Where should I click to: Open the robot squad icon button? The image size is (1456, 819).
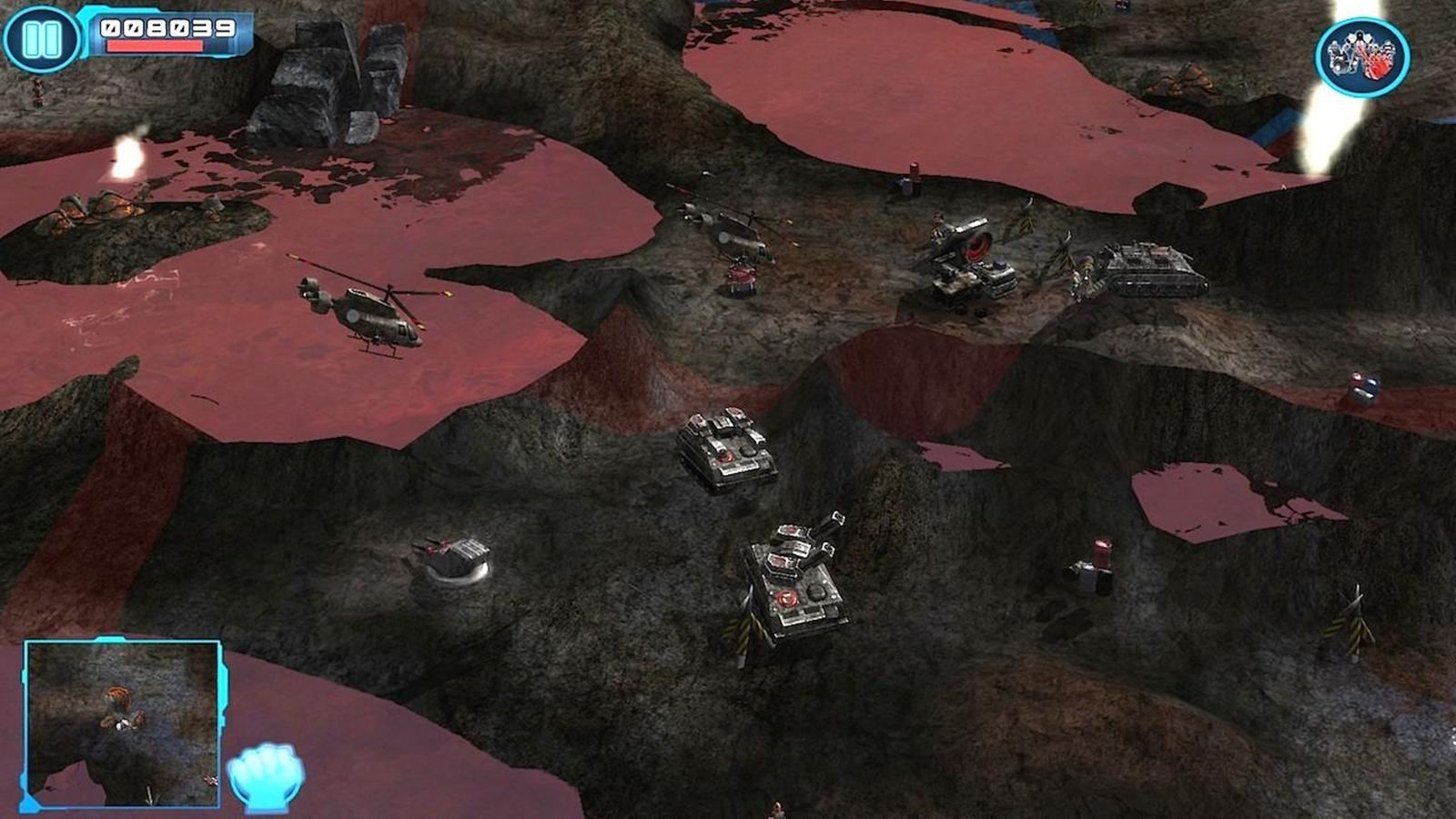pyautogui.click(x=1361, y=56)
